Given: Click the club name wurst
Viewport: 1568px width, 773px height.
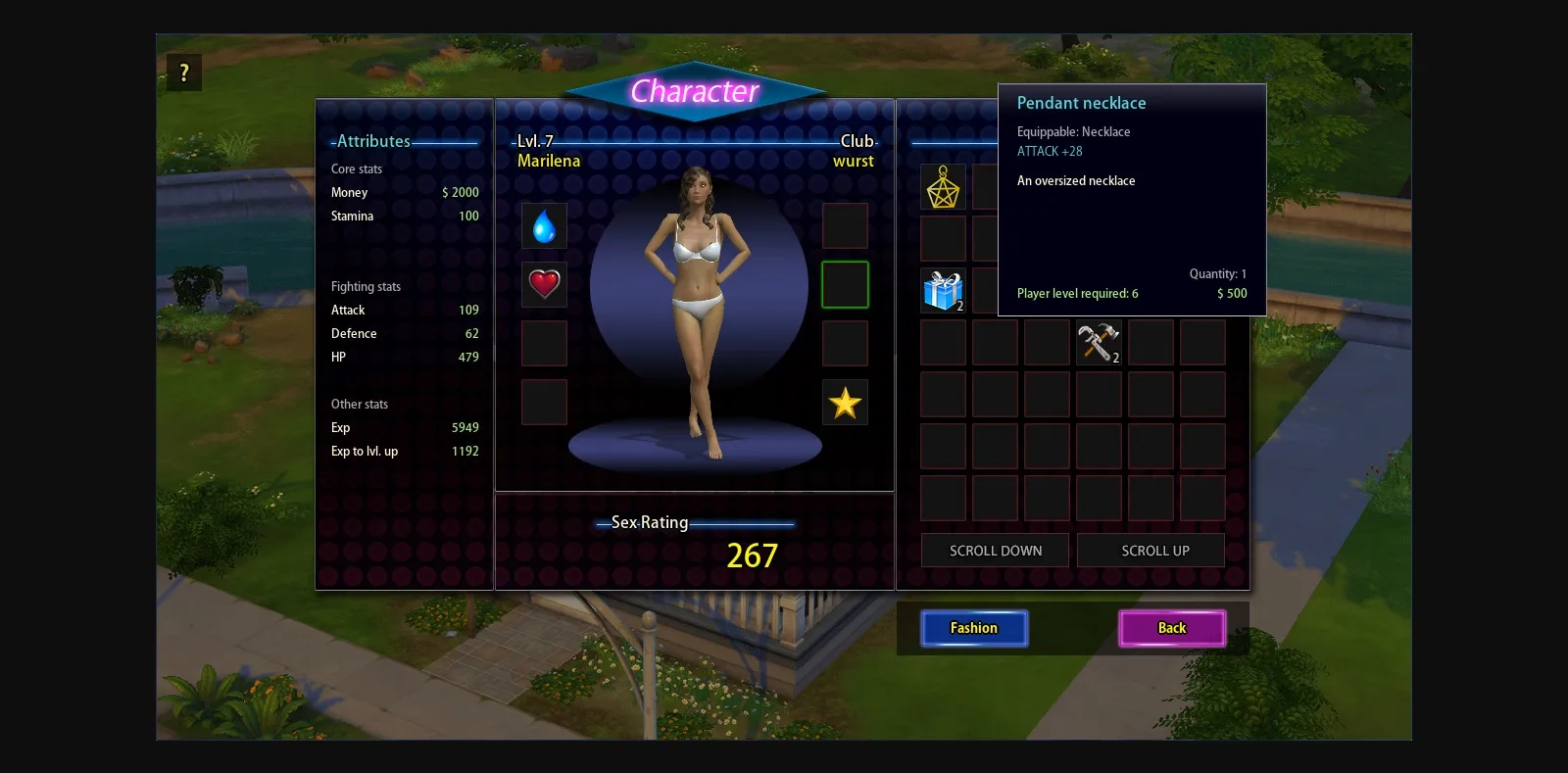Looking at the screenshot, I should [x=856, y=161].
